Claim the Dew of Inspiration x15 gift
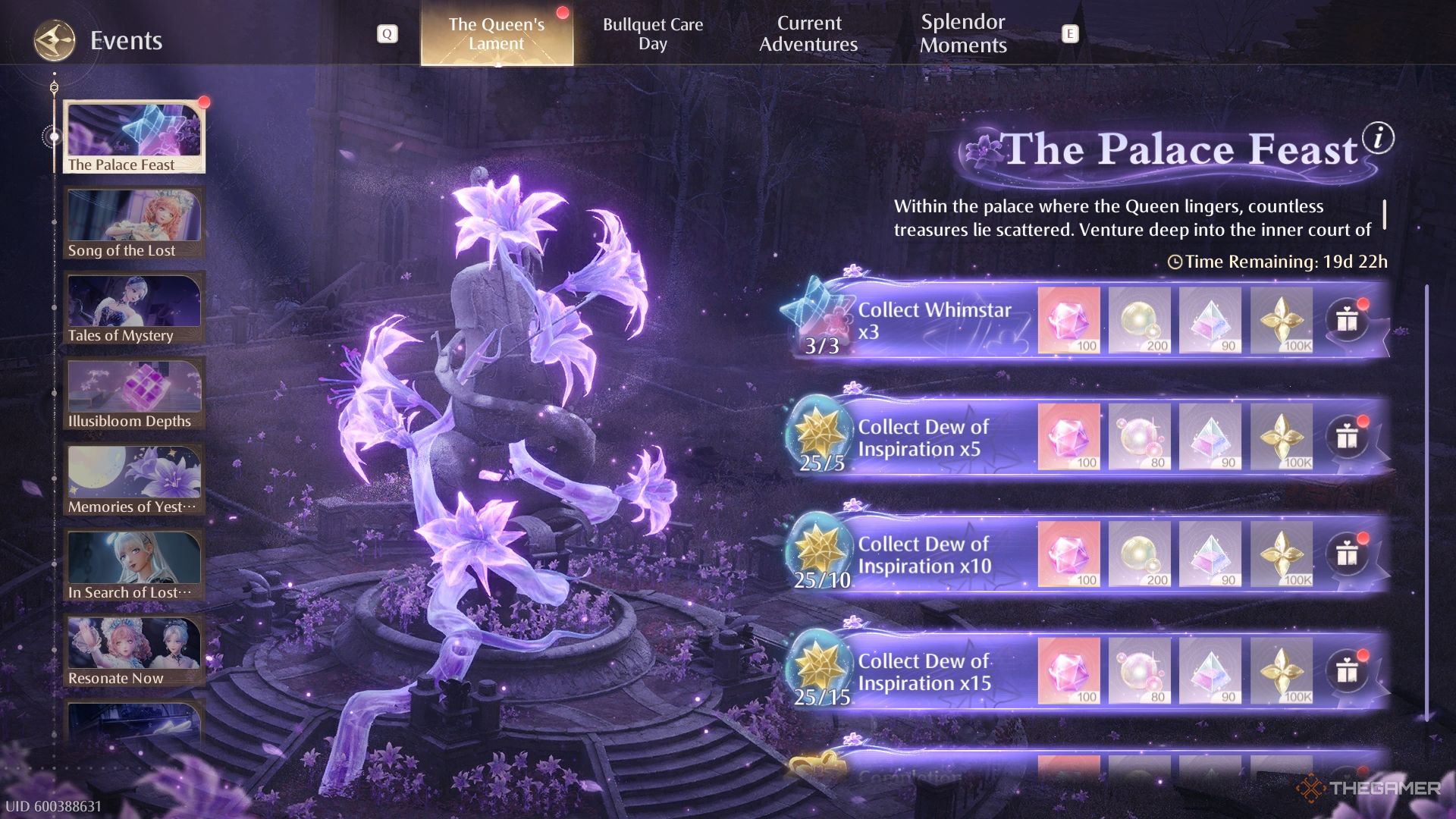The image size is (1456, 819). (1347, 671)
